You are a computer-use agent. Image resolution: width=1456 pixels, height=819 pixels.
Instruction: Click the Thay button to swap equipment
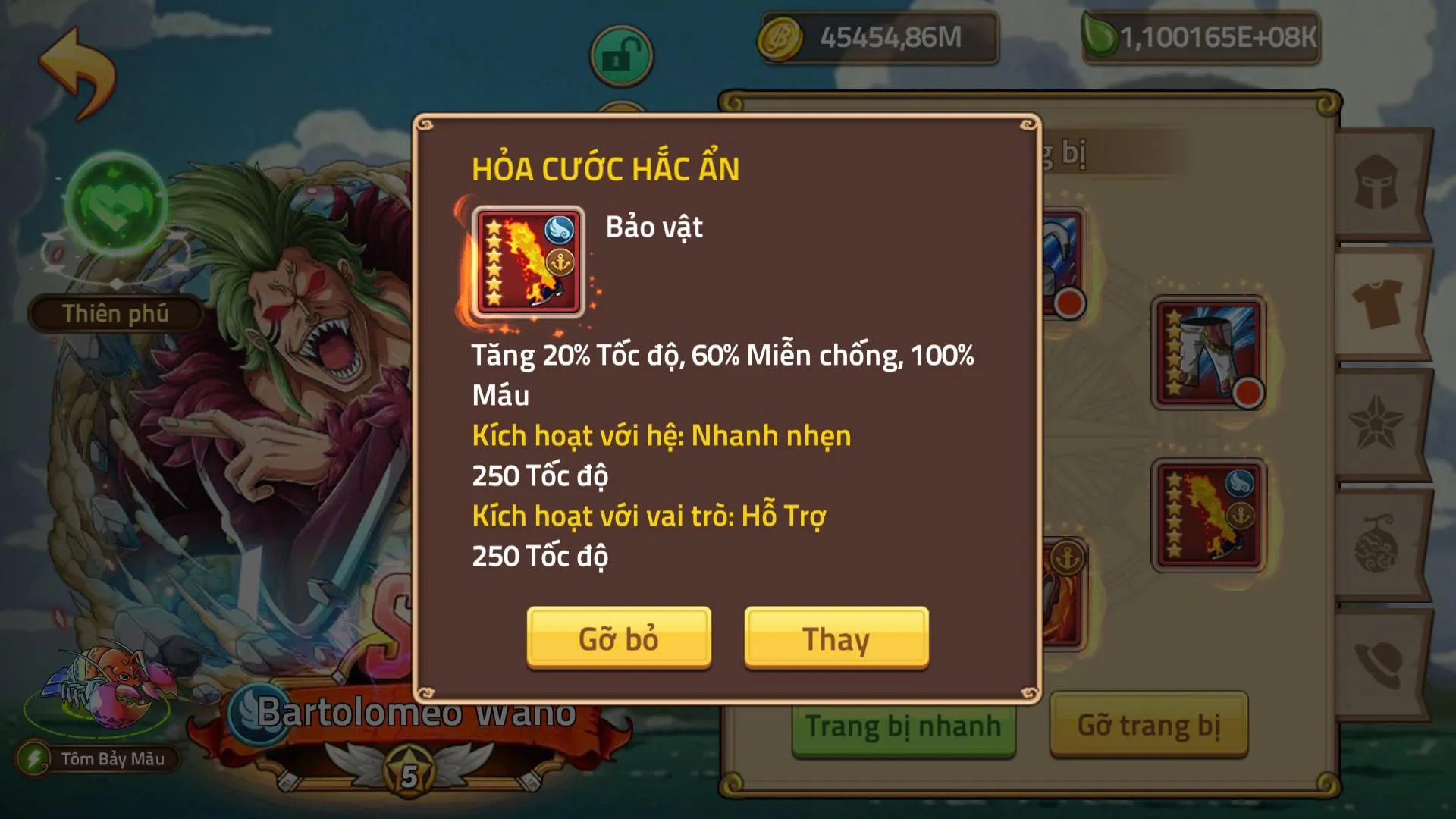coord(836,638)
